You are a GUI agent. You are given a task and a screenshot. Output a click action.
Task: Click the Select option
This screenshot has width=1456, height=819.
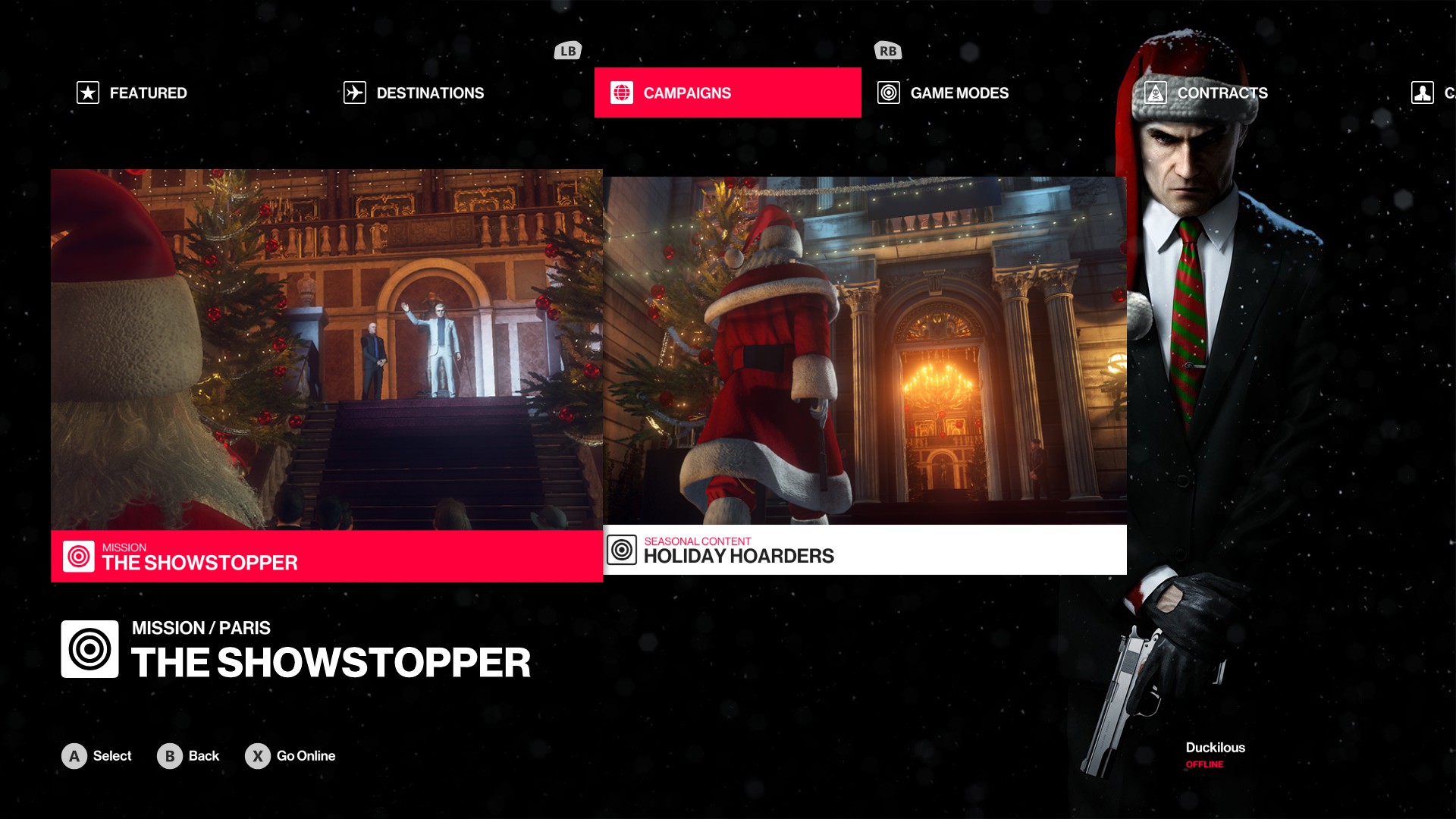[97, 756]
